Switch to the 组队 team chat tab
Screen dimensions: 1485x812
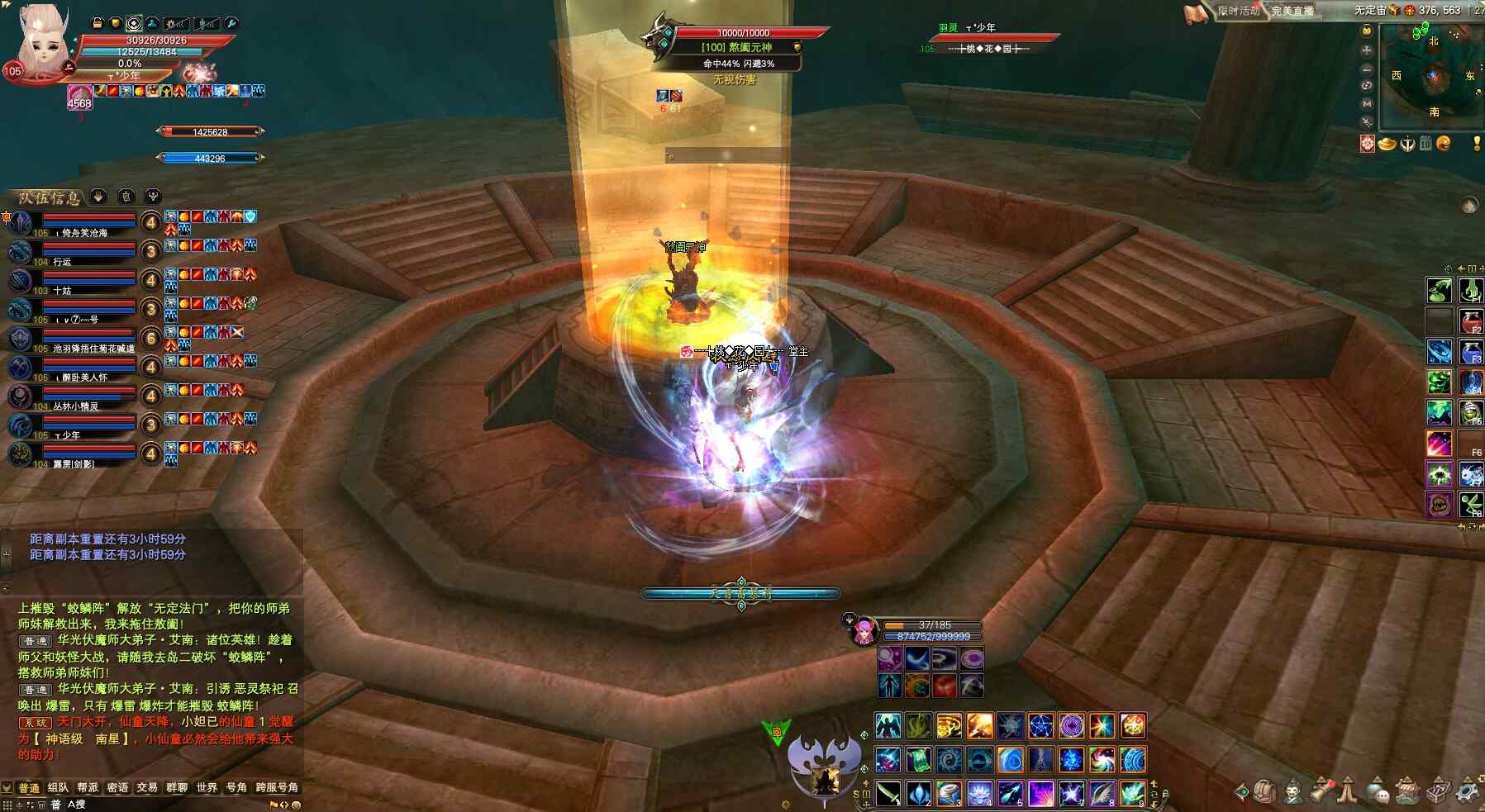(58, 787)
